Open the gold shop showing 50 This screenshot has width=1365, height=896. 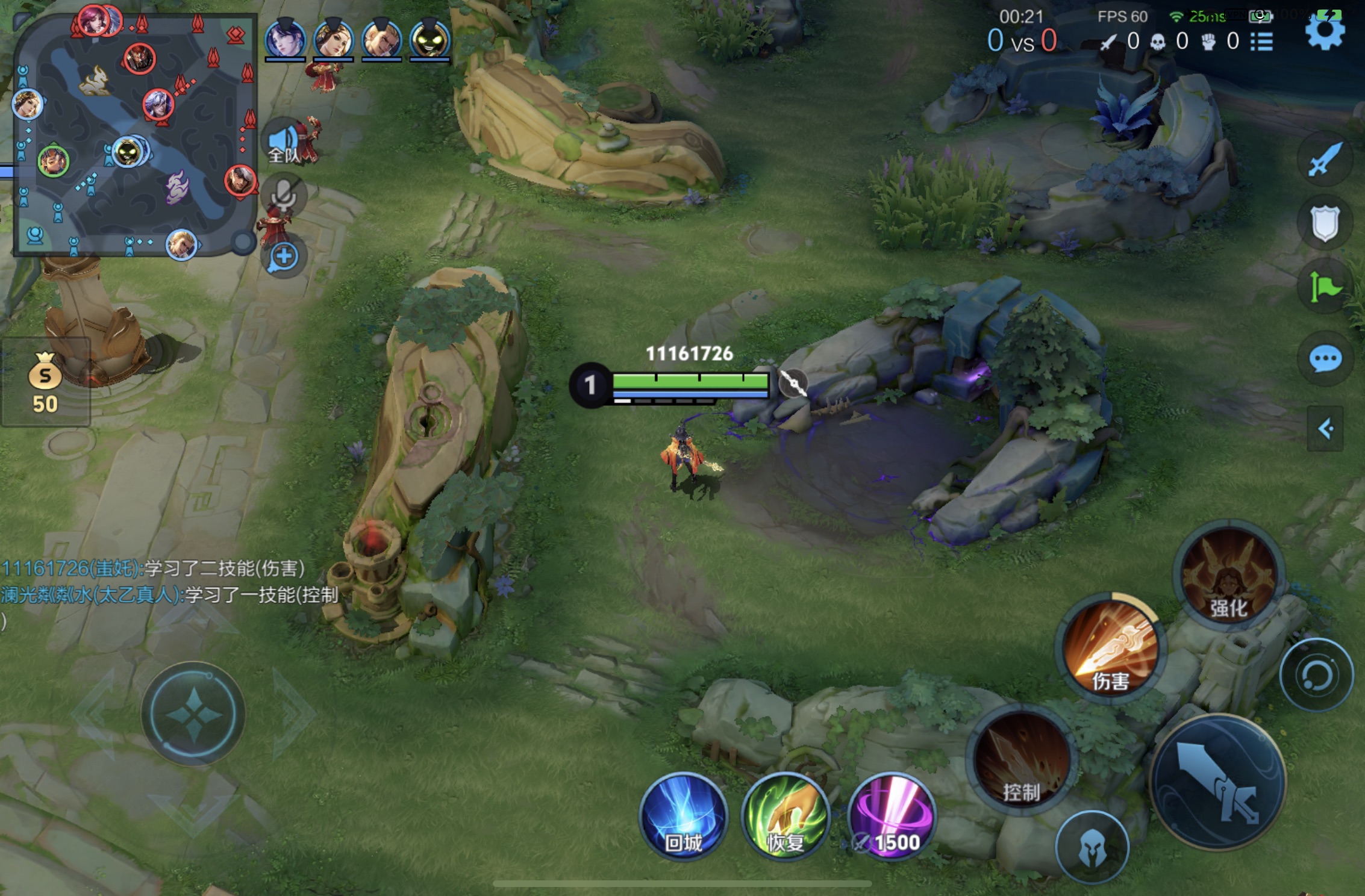(45, 382)
